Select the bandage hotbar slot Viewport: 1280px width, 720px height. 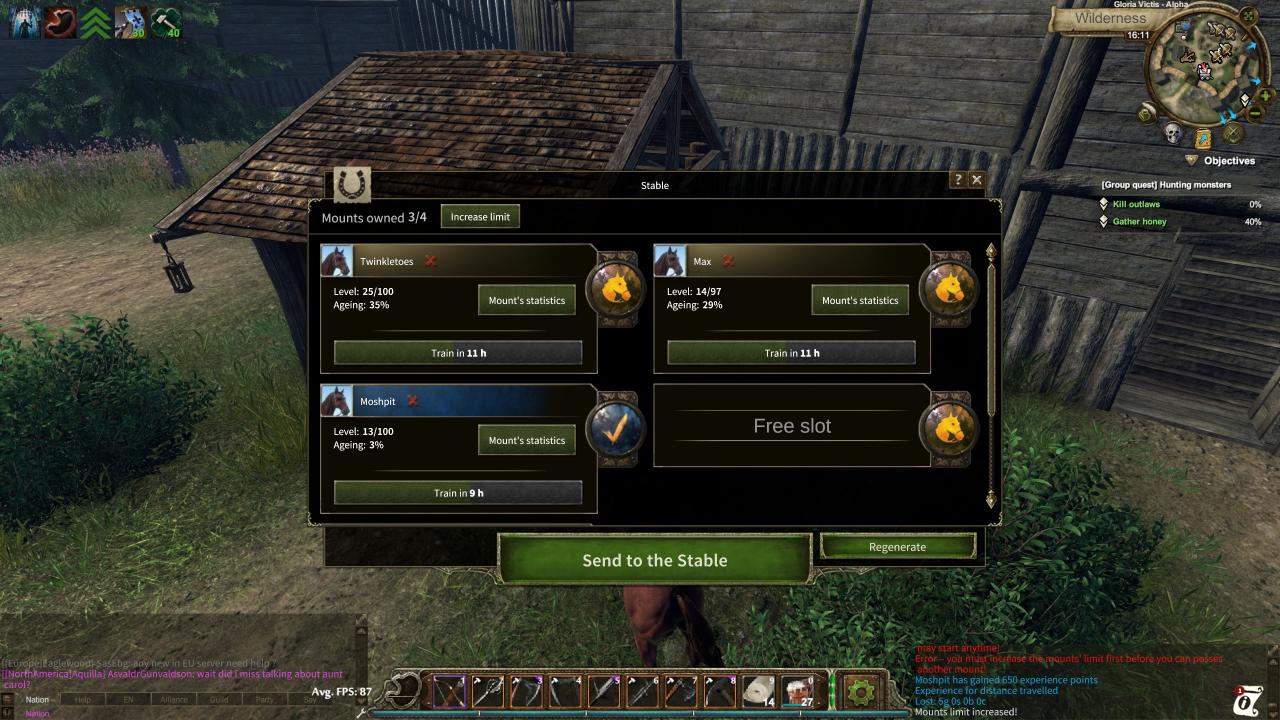758,690
